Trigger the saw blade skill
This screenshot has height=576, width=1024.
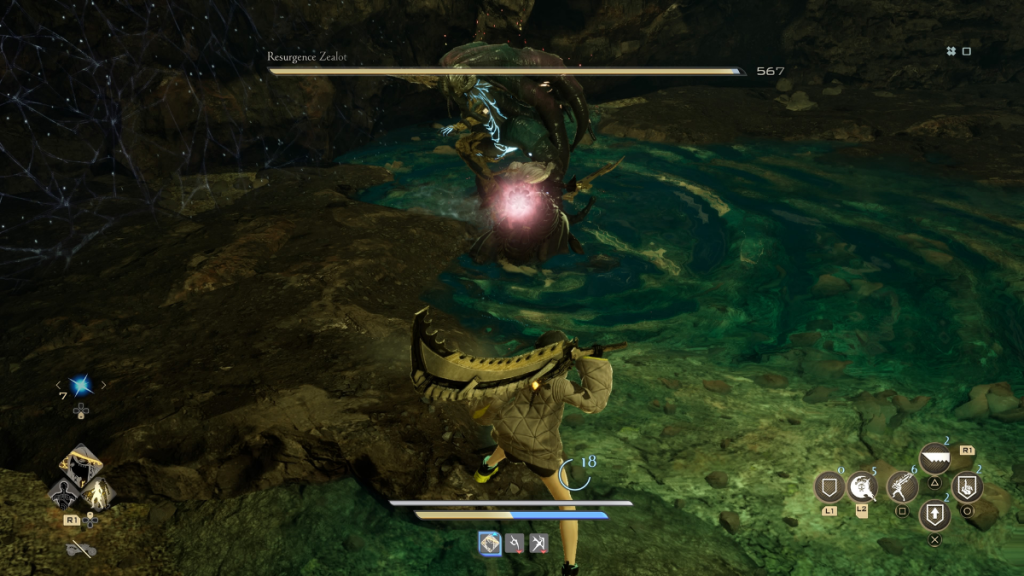tap(935, 460)
